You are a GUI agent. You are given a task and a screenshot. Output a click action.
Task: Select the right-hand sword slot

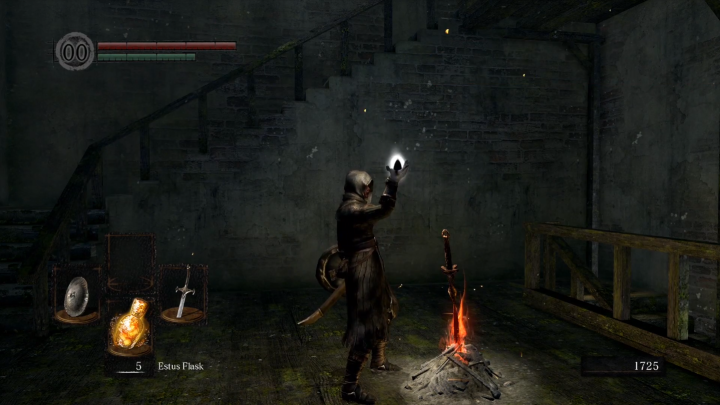(x=183, y=294)
